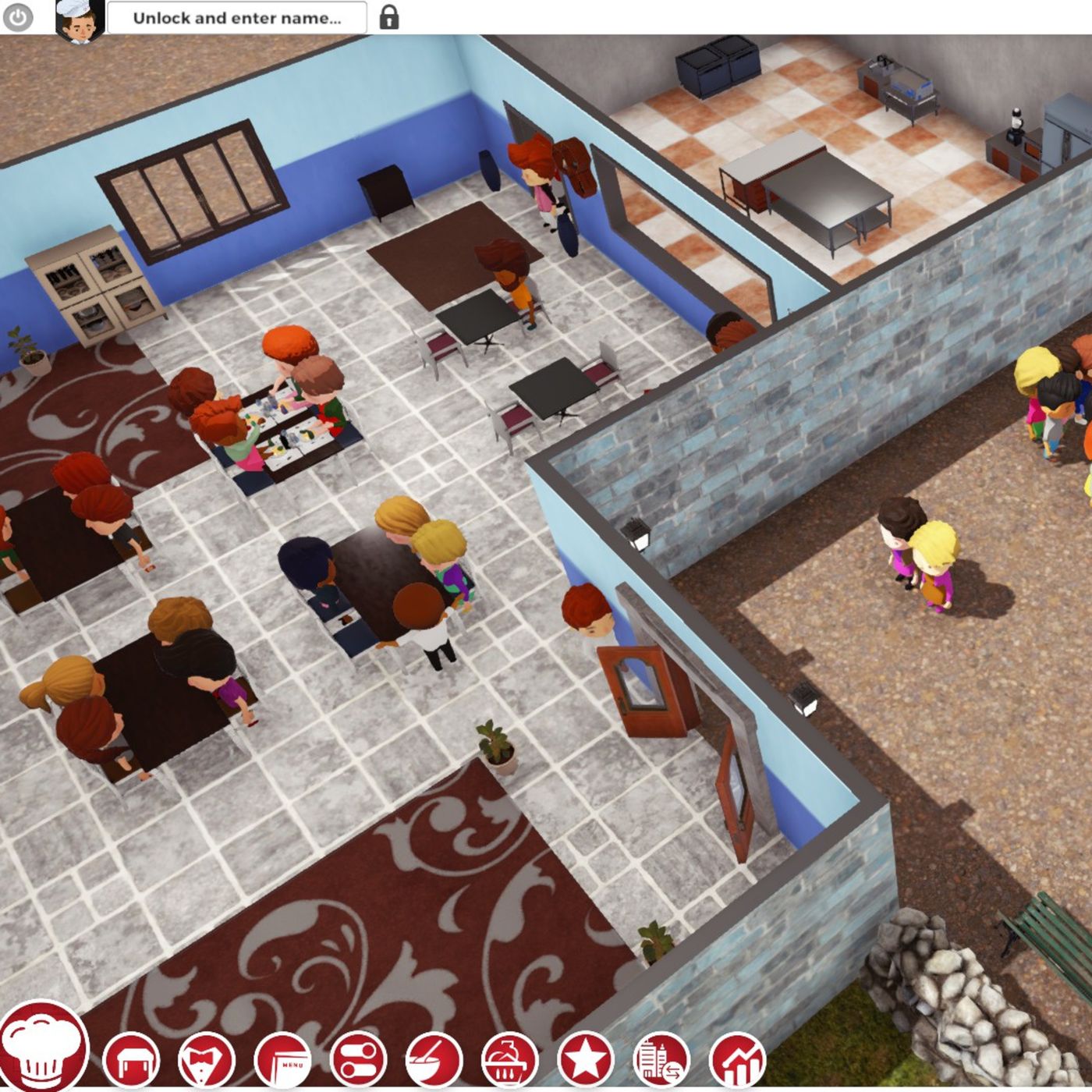Screen dimensions: 1092x1092
Task: Focus the restaurant name field
Action: (236, 18)
